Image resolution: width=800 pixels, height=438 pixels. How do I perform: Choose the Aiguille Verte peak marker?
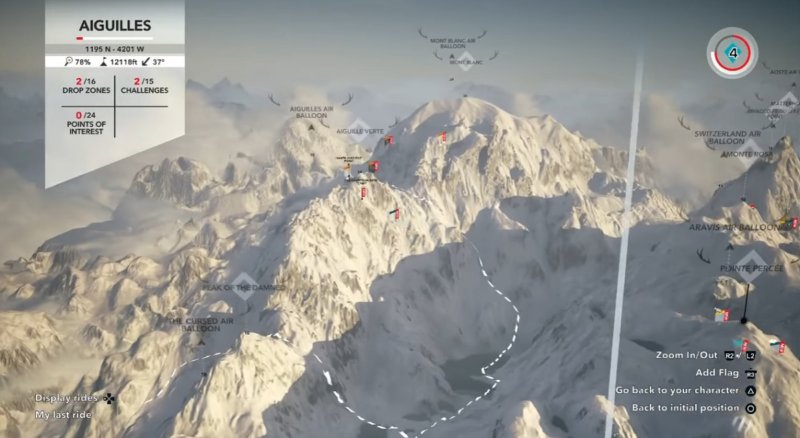(x=358, y=130)
